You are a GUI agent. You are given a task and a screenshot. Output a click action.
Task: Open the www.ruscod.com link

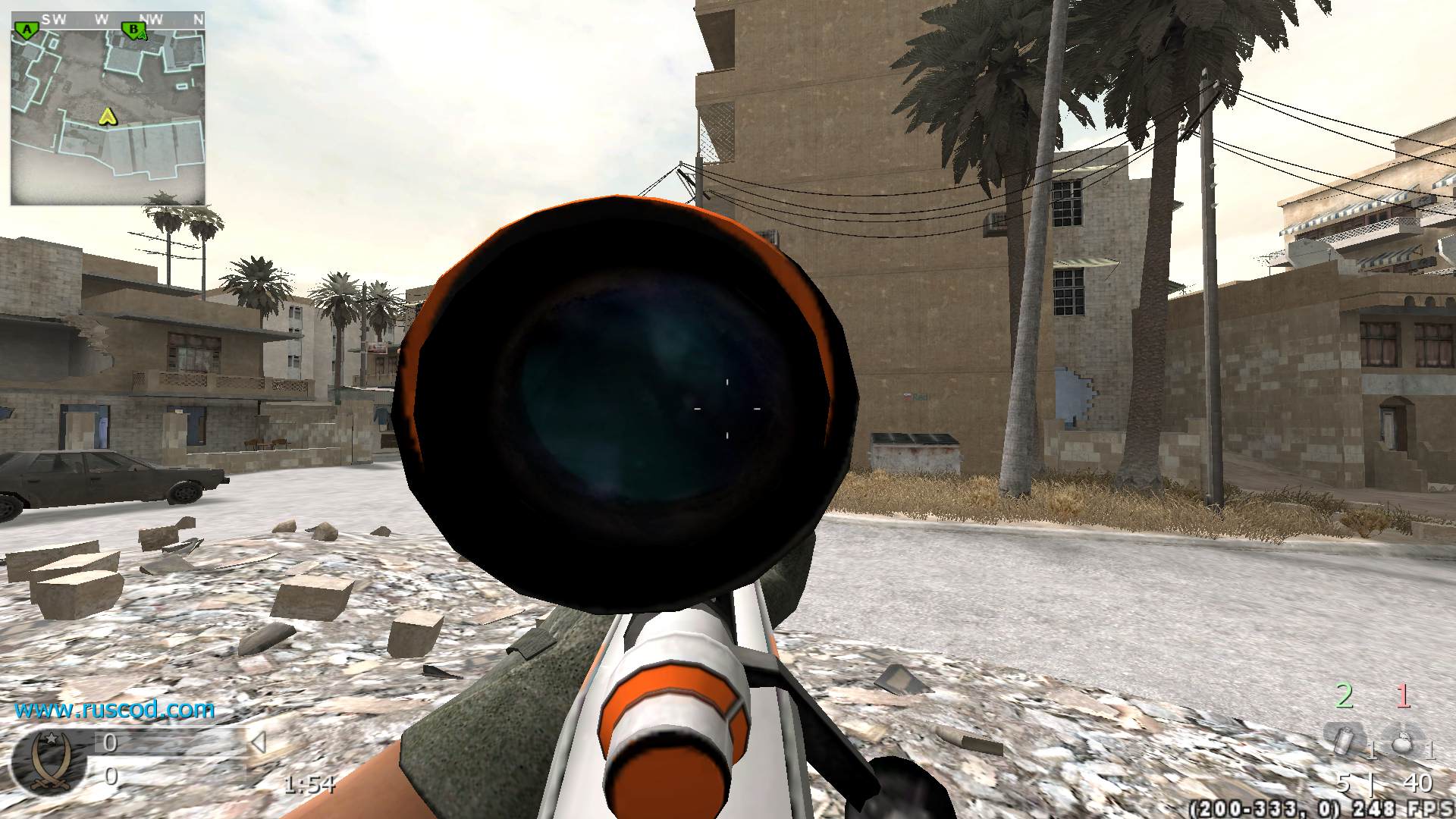[x=115, y=710]
